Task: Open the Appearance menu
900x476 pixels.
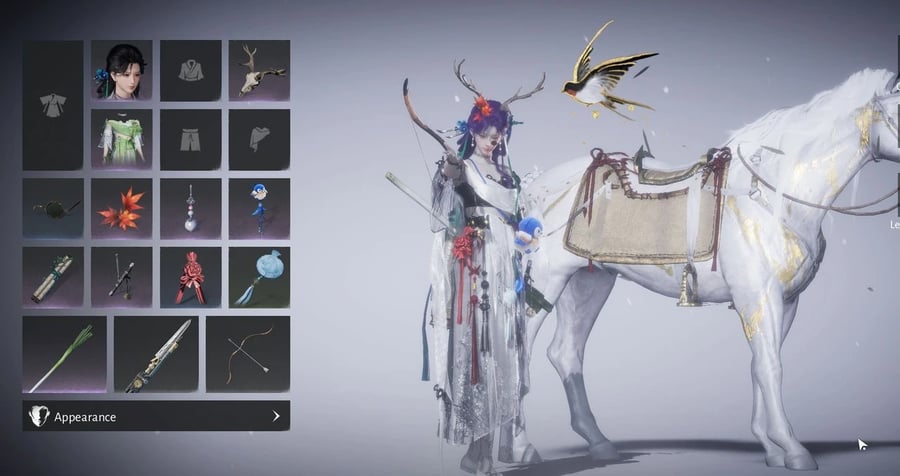Action: point(156,416)
